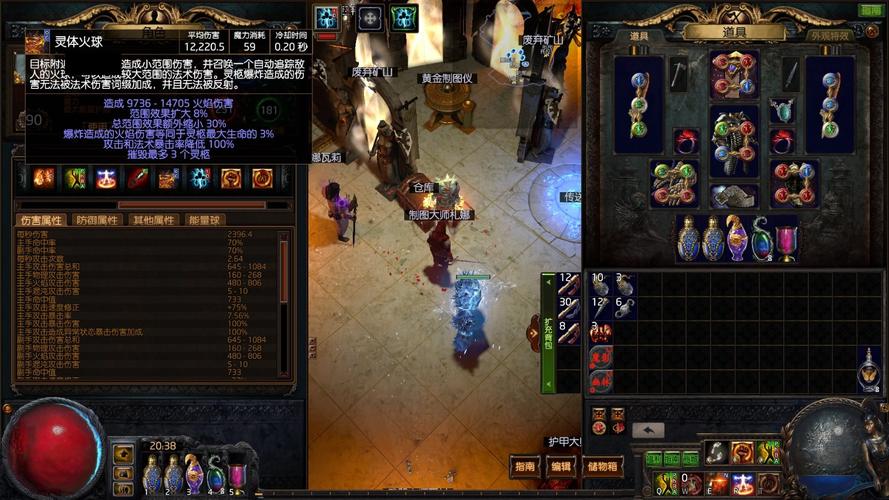
Task: Click the green 指南 button above the inventory
Action: click(871, 10)
